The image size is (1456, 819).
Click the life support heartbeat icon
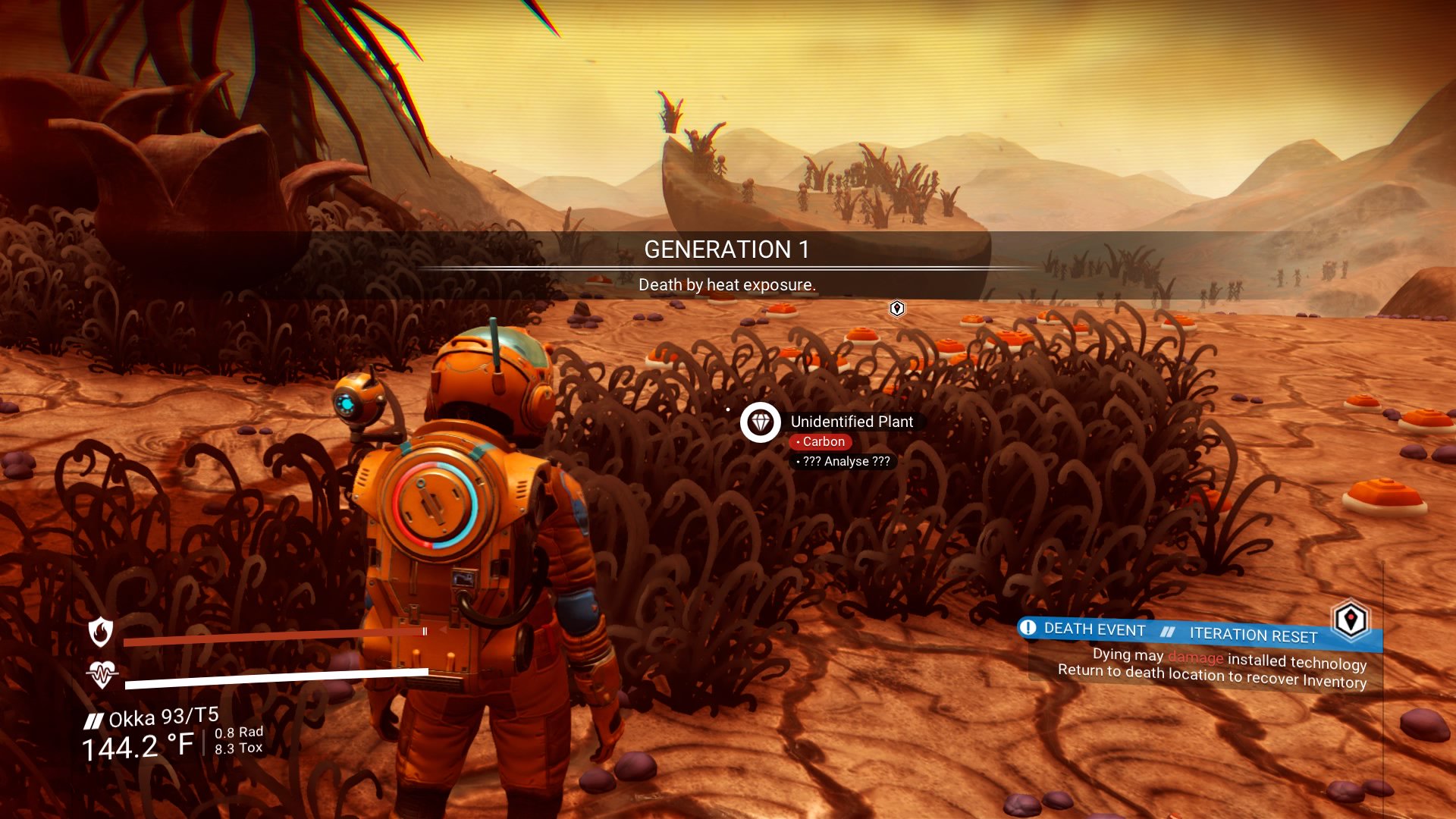click(x=102, y=674)
